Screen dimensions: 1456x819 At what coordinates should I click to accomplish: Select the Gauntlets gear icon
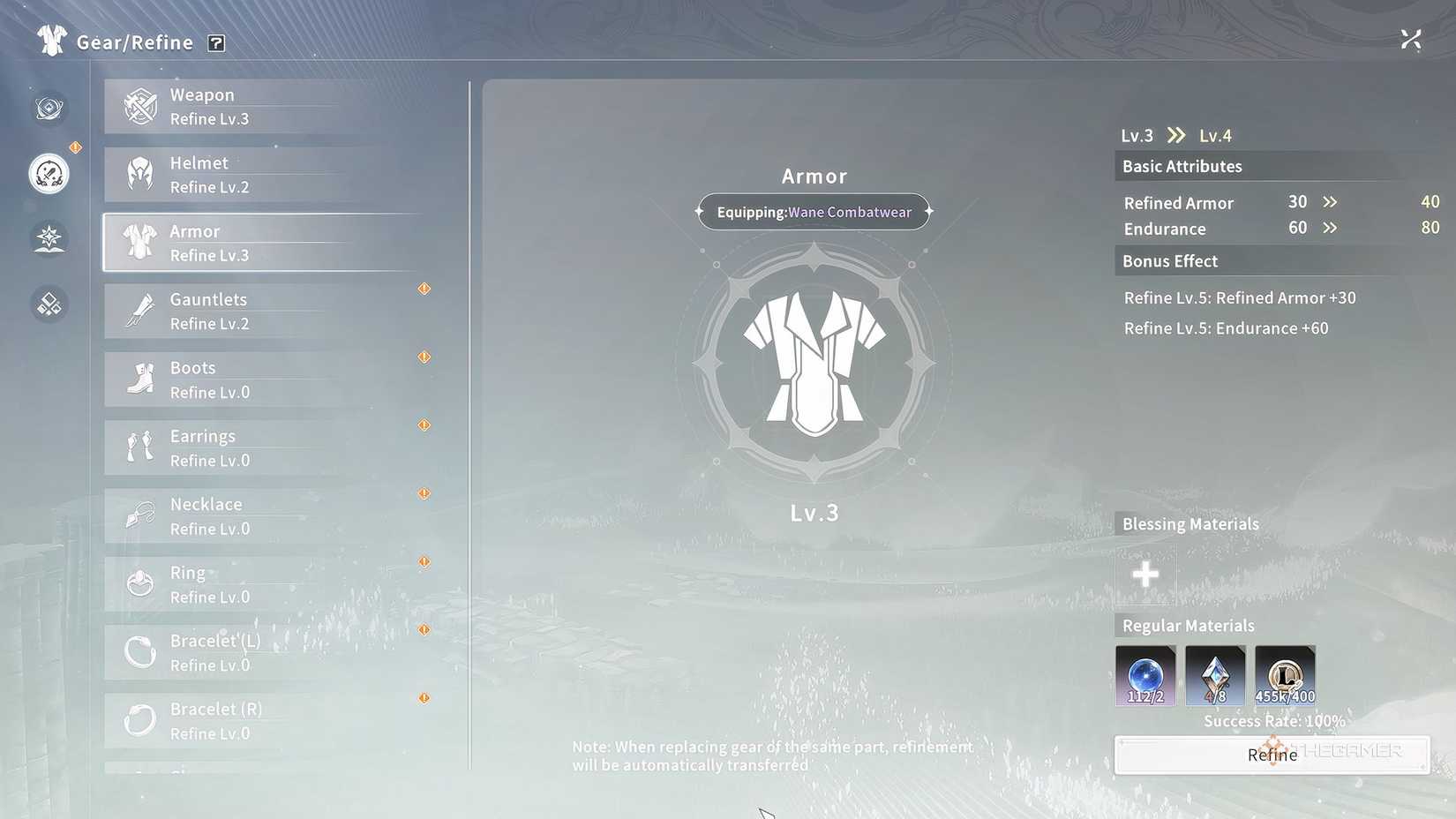tap(139, 311)
